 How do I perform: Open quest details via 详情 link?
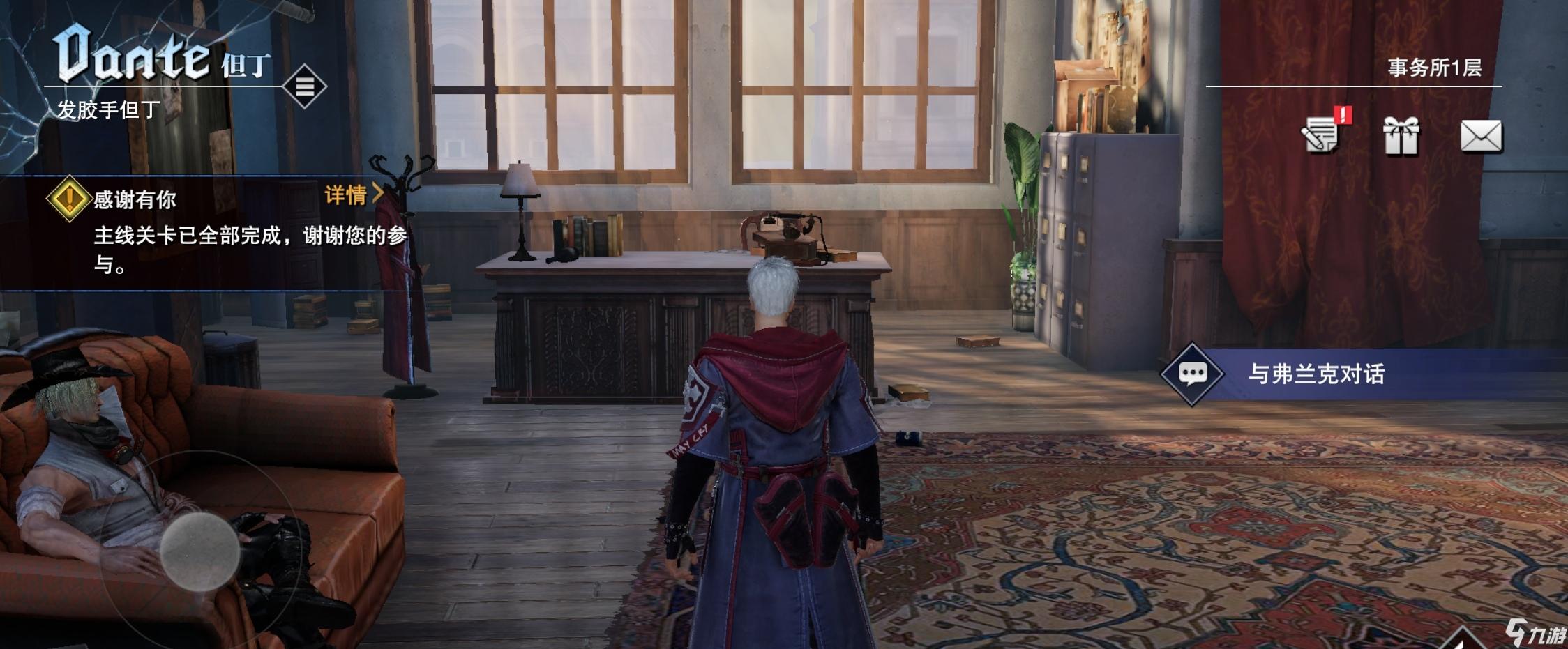click(353, 194)
